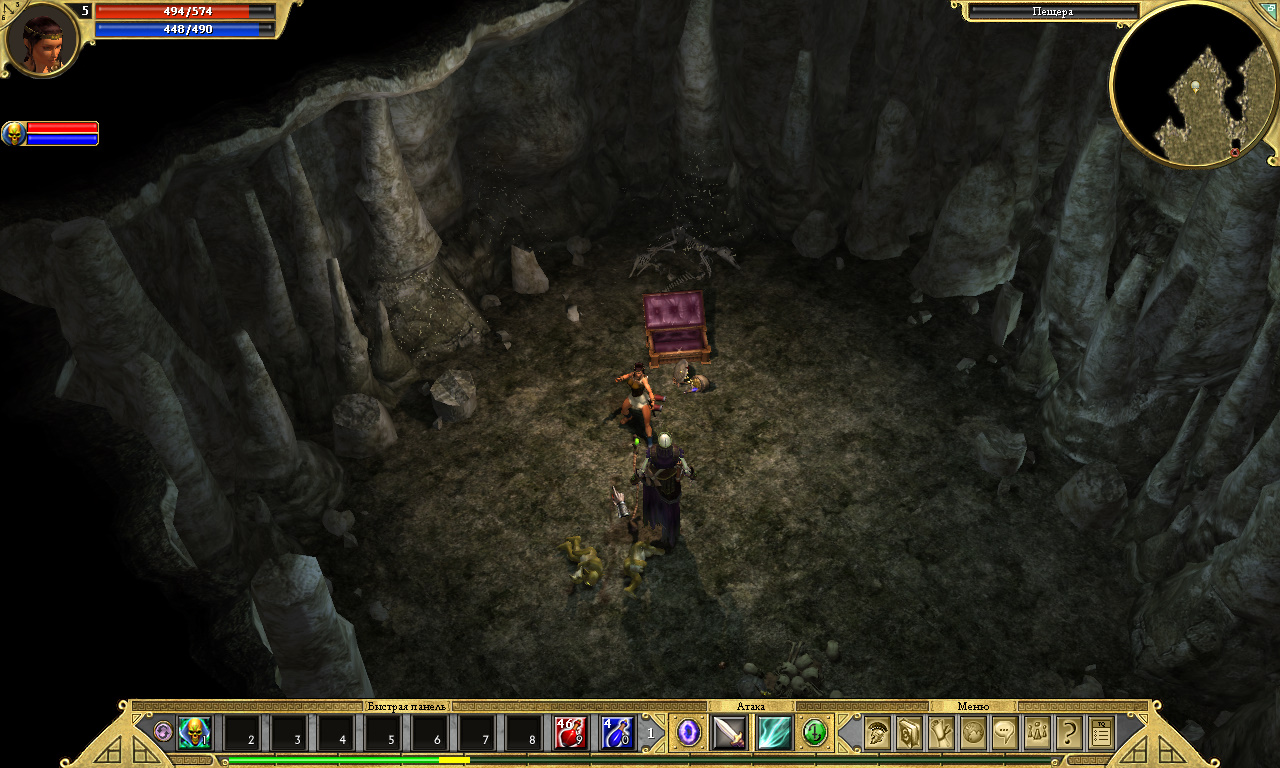Open the quest scroll icon

coord(941,733)
